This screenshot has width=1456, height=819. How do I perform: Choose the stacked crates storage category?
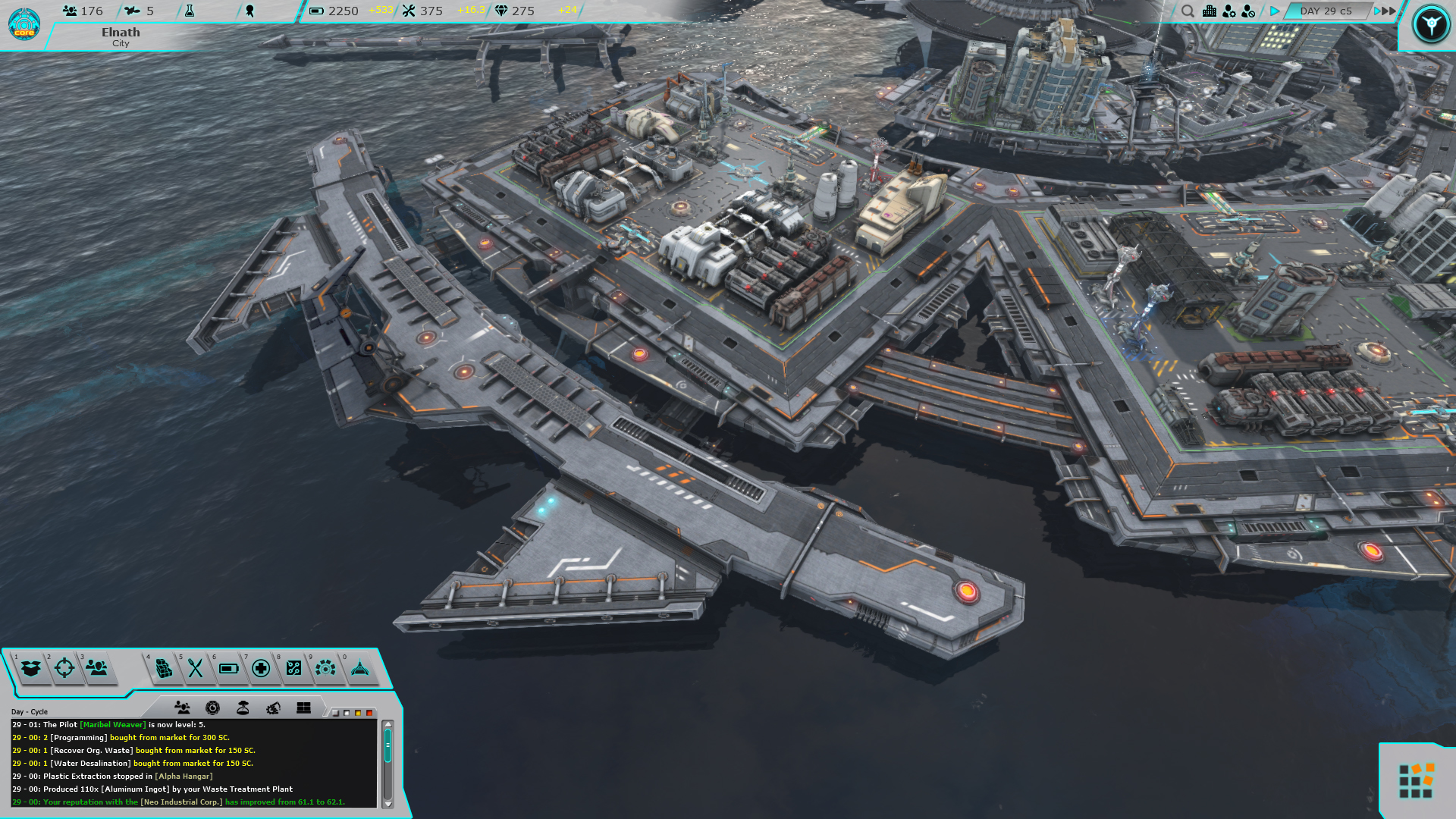coord(163,668)
